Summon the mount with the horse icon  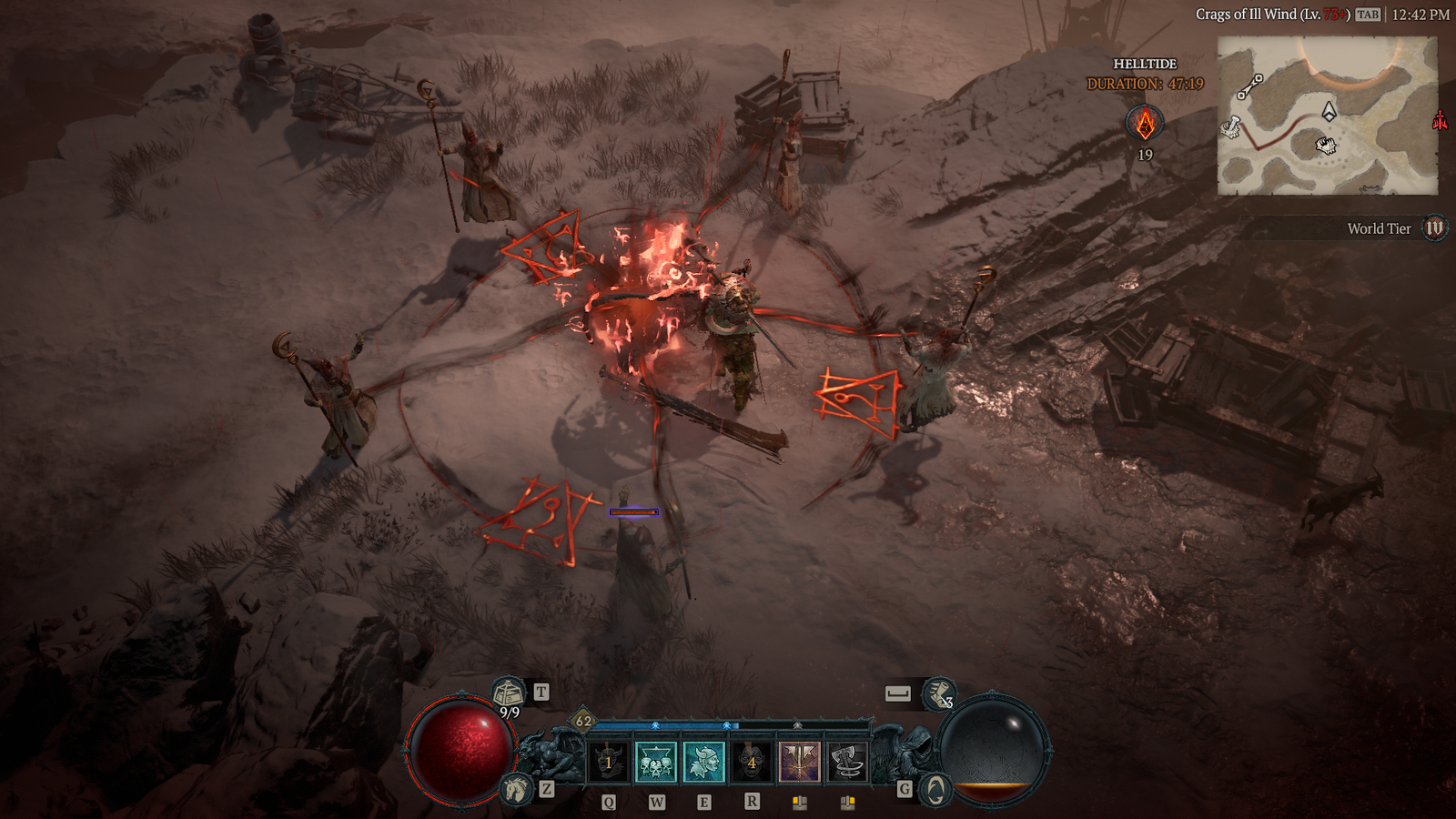tap(516, 788)
